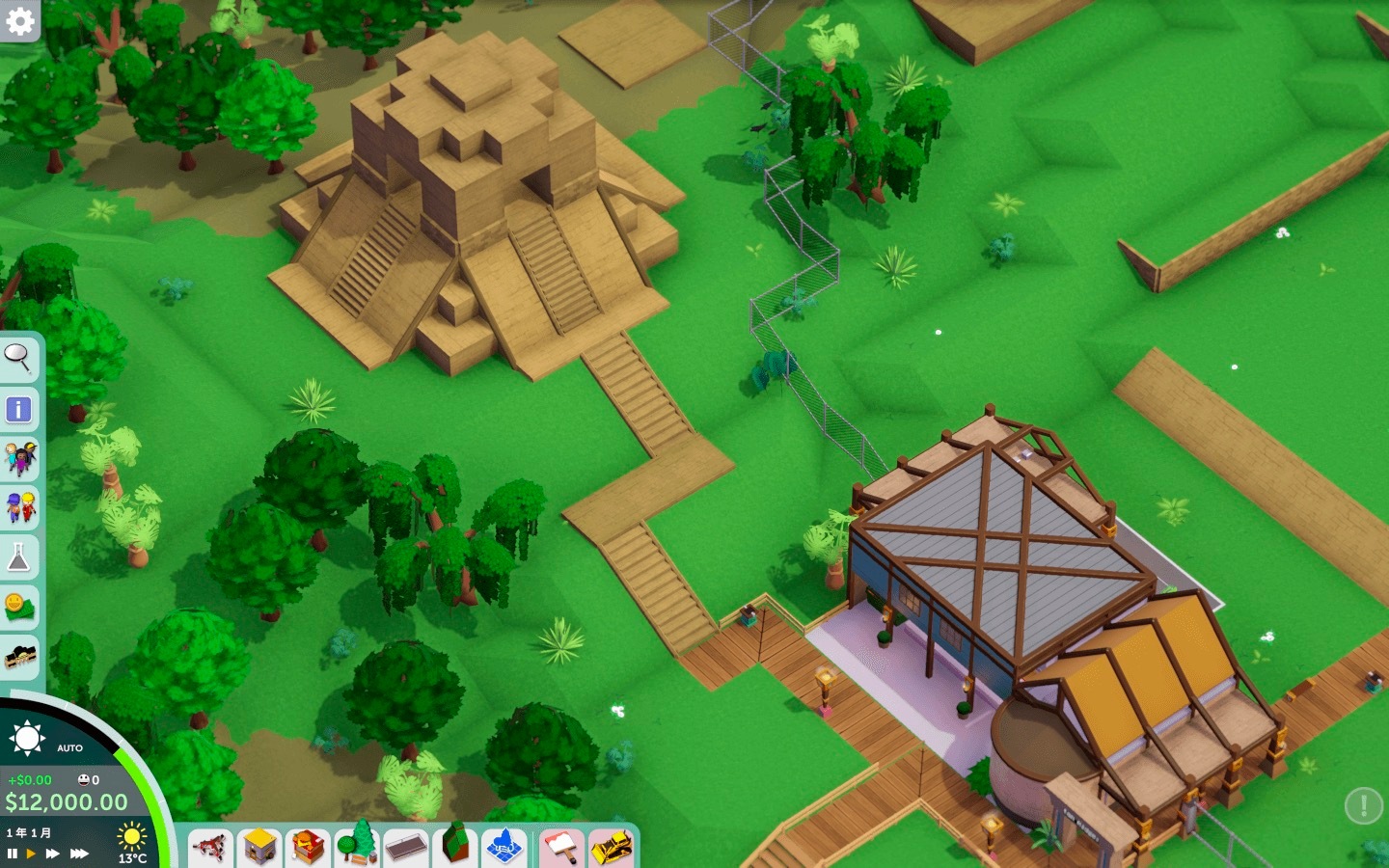Open the coaster train rides list
This screenshot has width=1389, height=868.
pyautogui.click(x=19, y=658)
